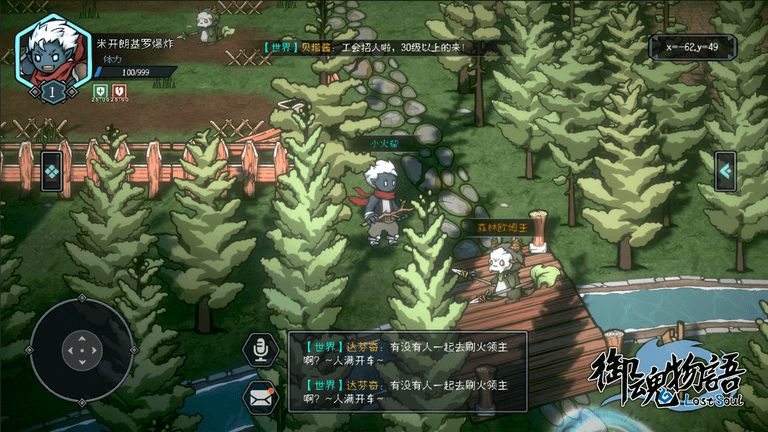Open the mail envelope button
This screenshot has width=768, height=432.
[x=260, y=397]
